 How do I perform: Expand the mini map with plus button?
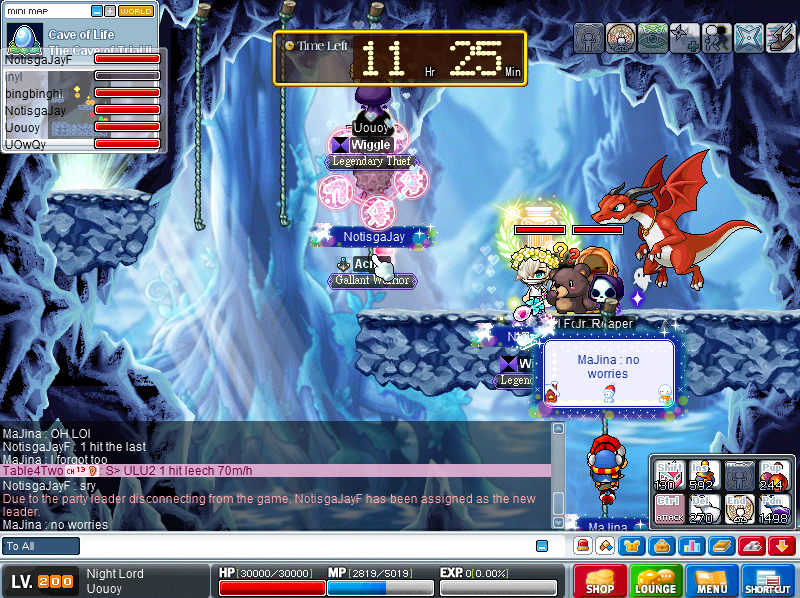110,11
